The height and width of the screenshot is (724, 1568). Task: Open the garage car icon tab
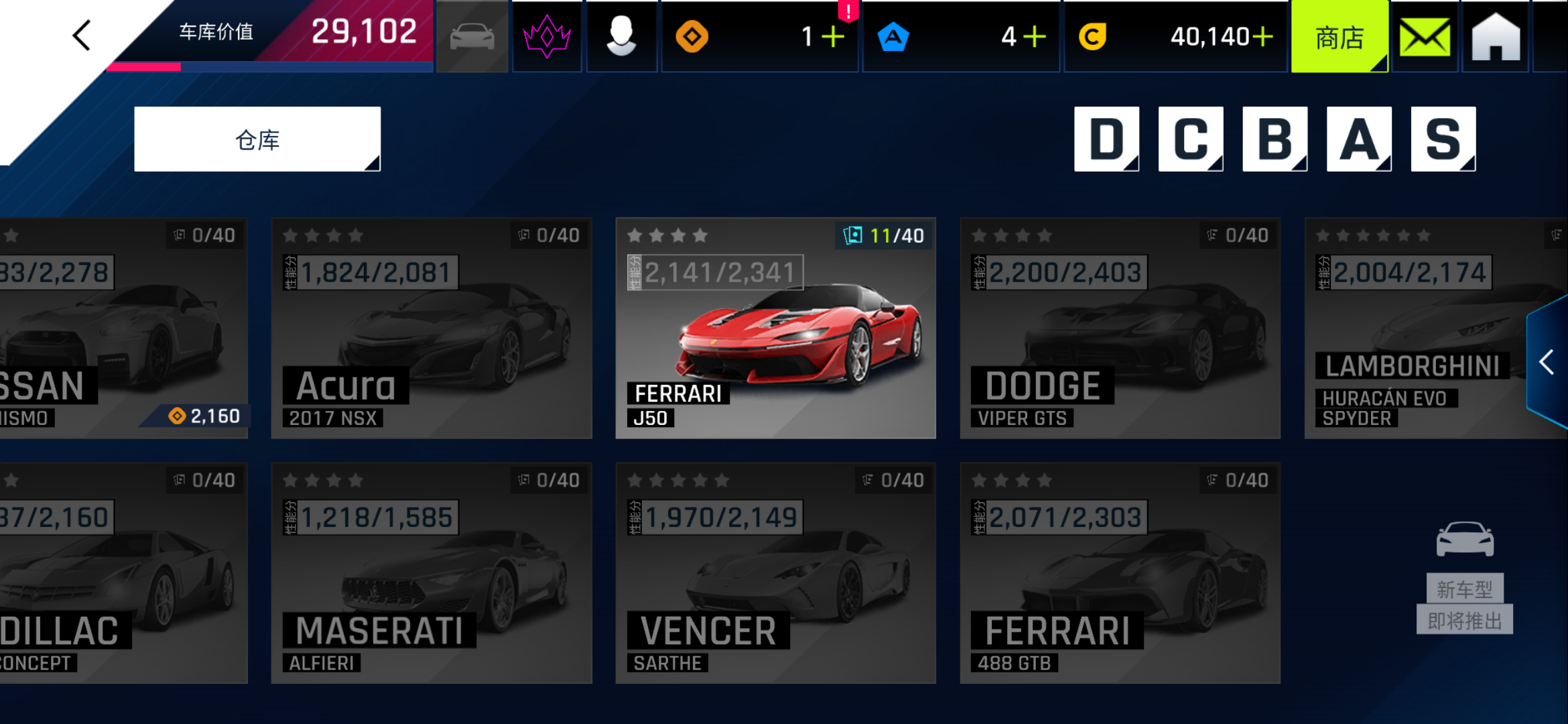[472, 37]
